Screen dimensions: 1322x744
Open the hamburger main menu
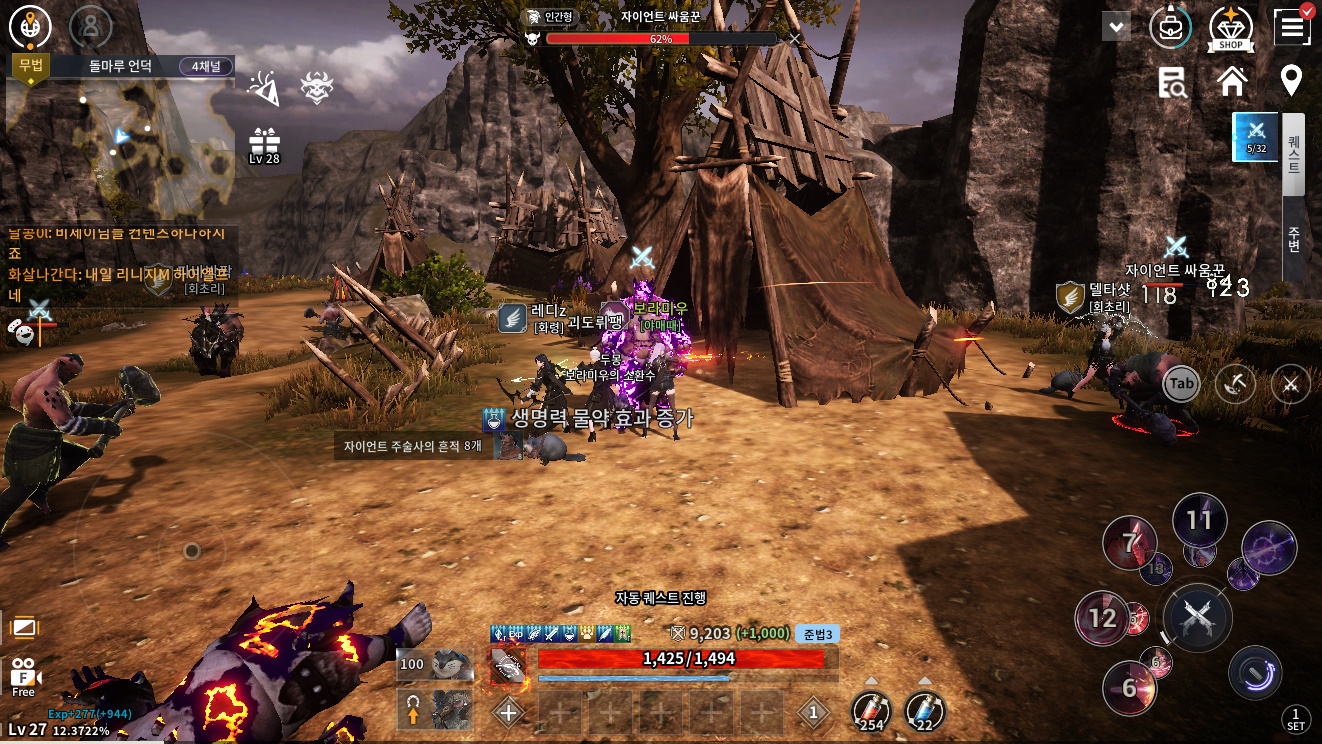click(1292, 27)
